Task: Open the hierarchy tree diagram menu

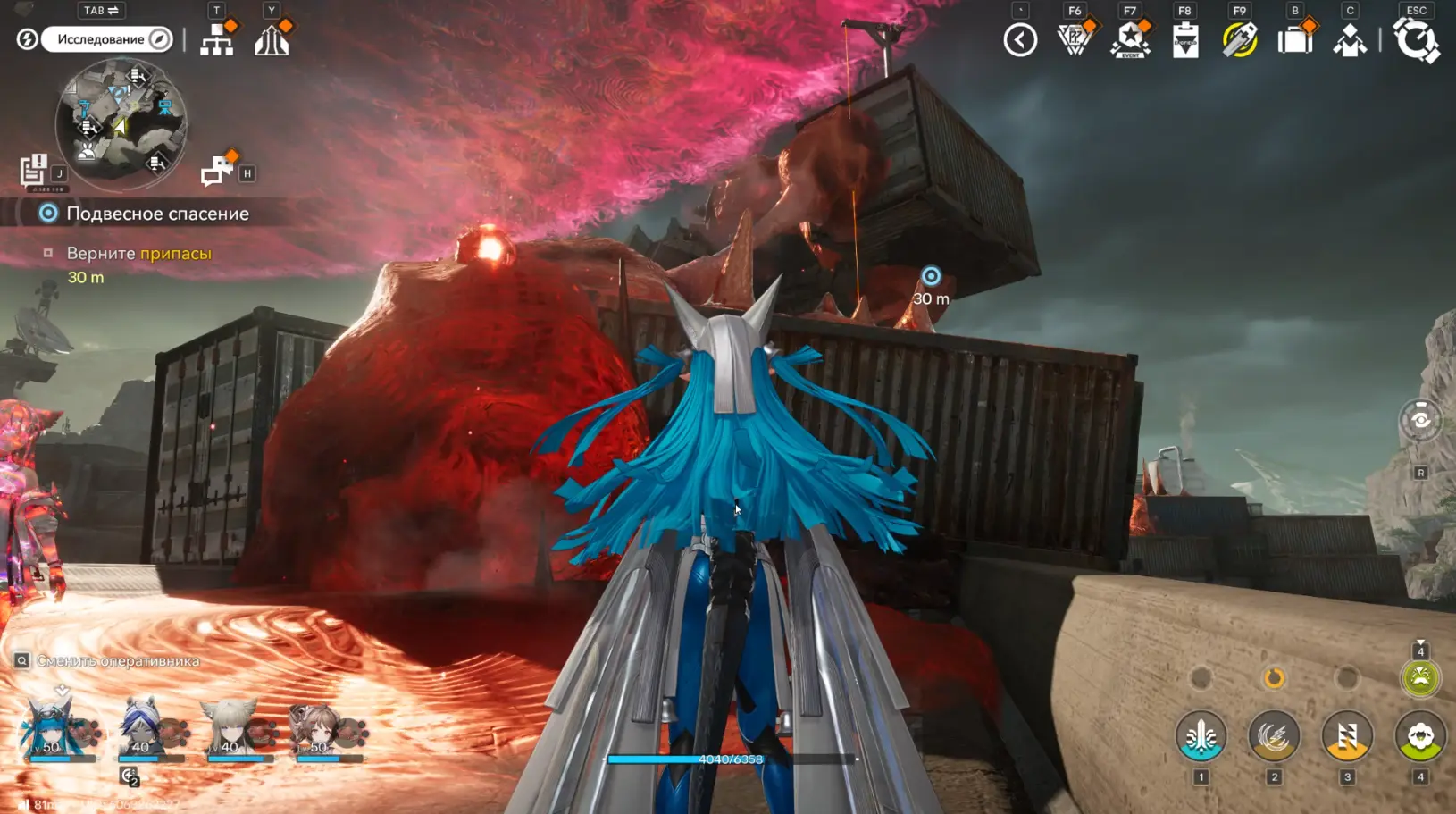Action: coord(217,40)
